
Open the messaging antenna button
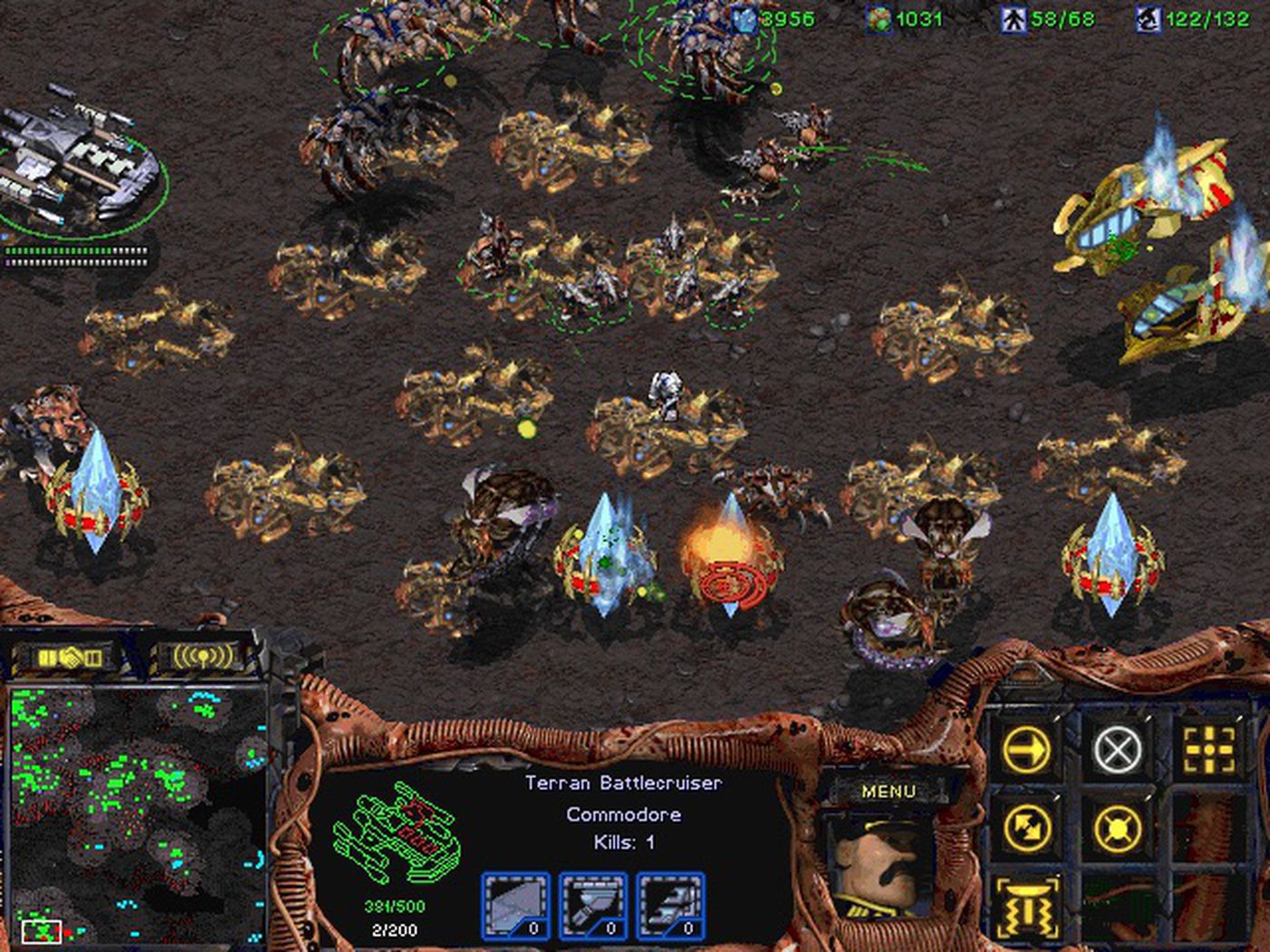(198, 656)
